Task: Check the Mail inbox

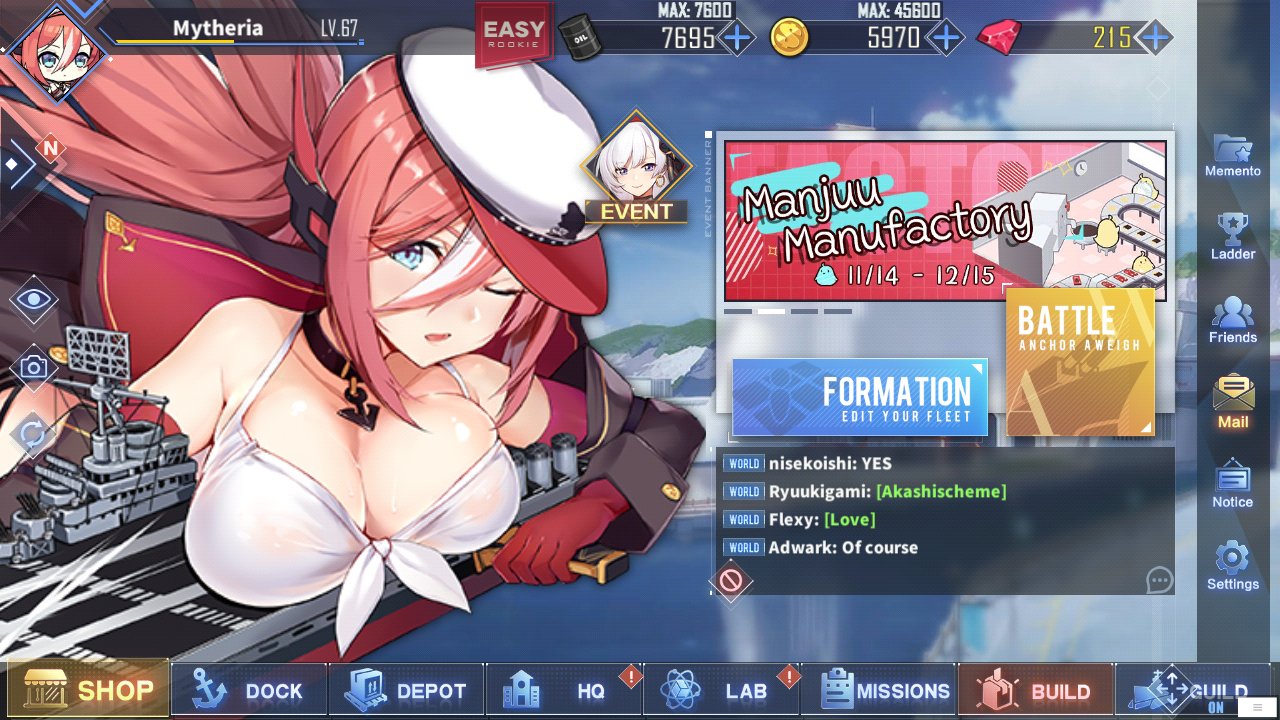Action: tap(1233, 402)
